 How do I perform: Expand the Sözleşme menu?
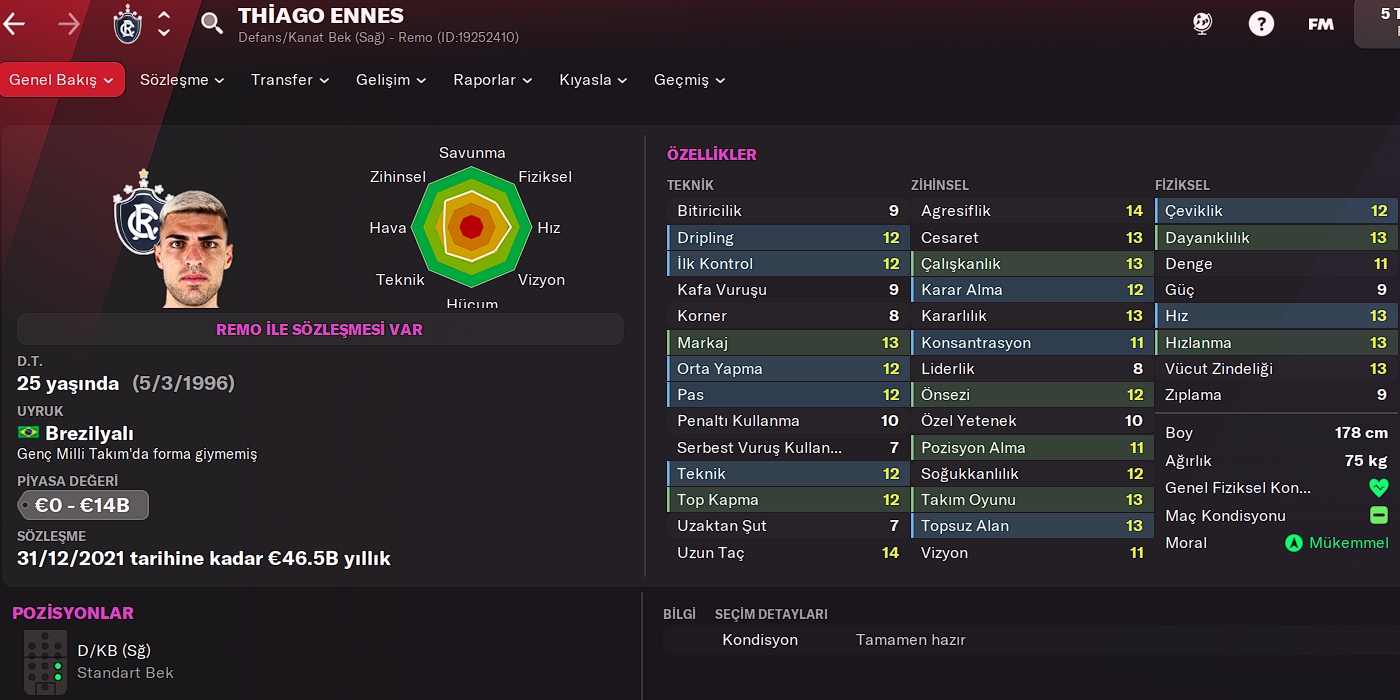point(181,80)
